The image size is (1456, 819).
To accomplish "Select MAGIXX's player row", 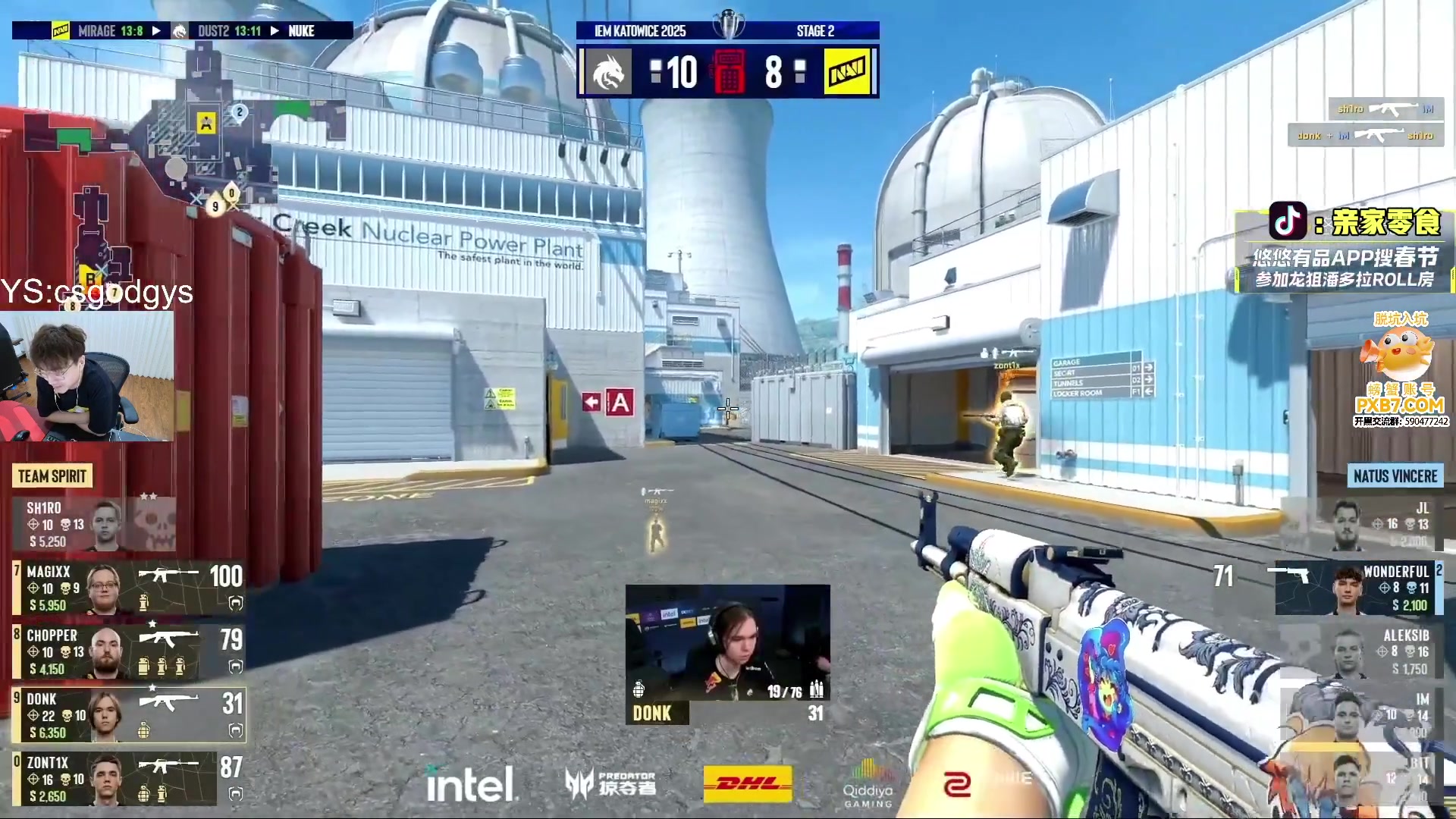I will [x=129, y=588].
